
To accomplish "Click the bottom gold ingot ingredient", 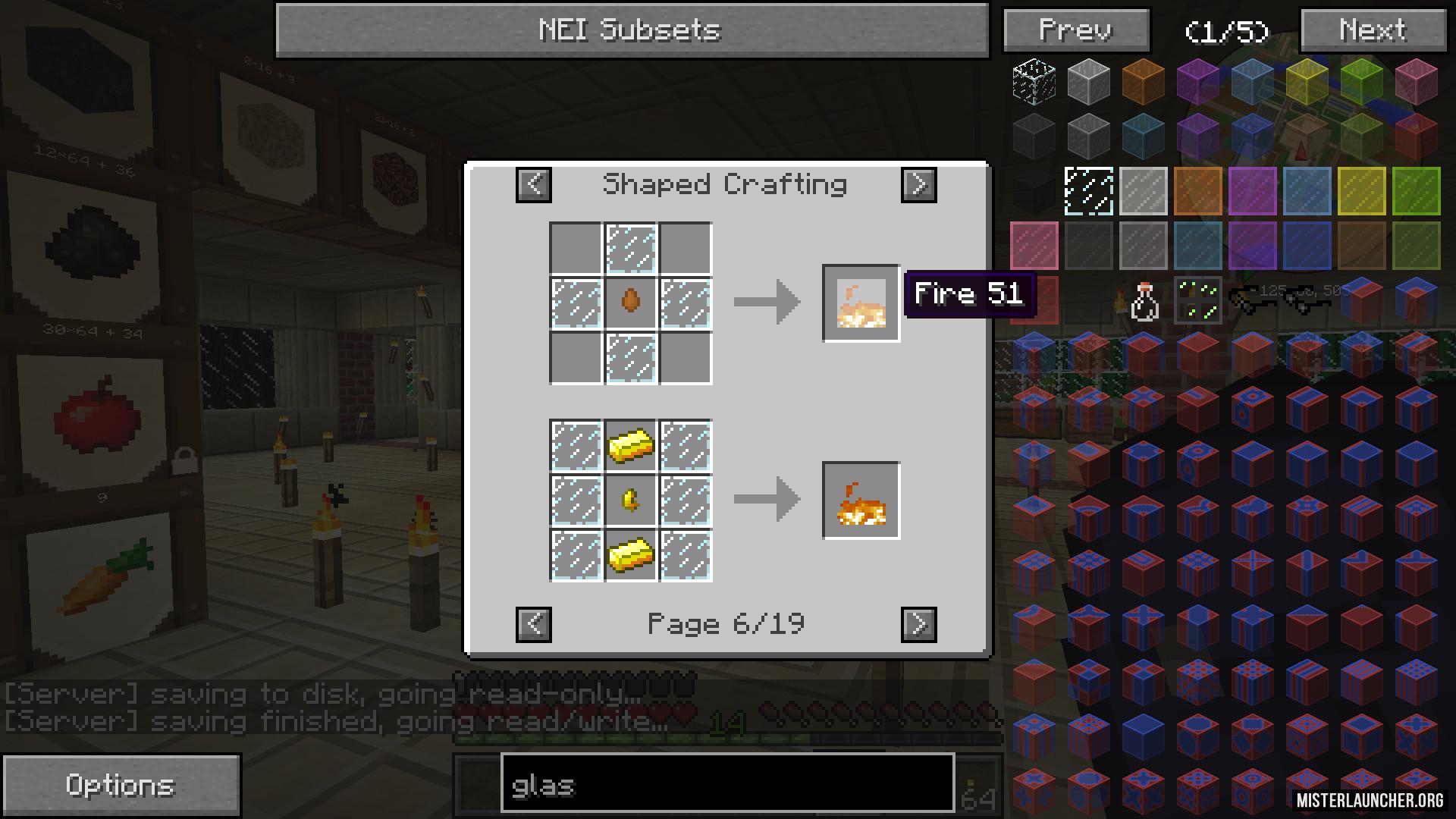I will [630, 556].
